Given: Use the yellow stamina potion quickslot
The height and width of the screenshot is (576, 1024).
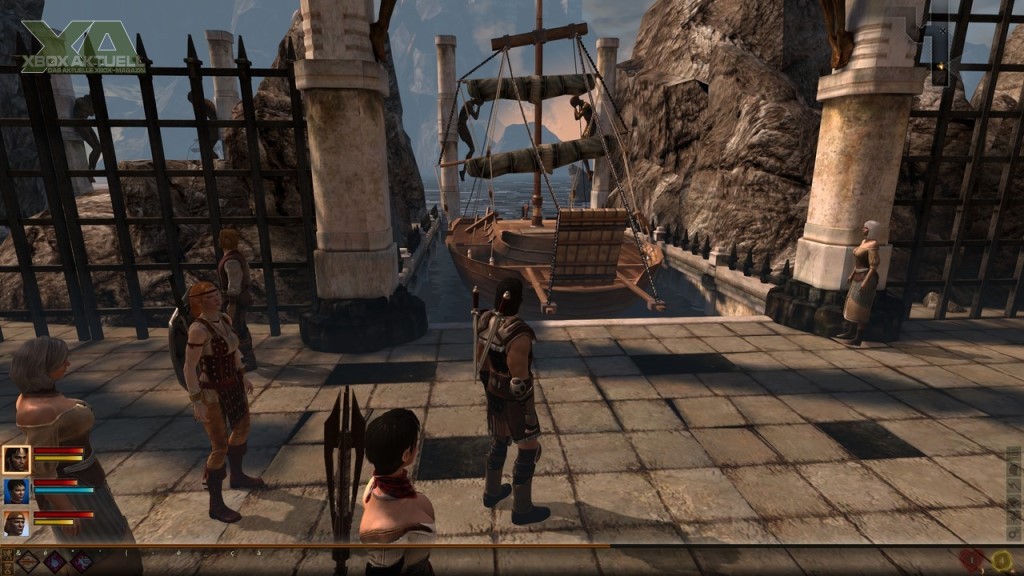Looking at the screenshot, I should tap(1001, 561).
